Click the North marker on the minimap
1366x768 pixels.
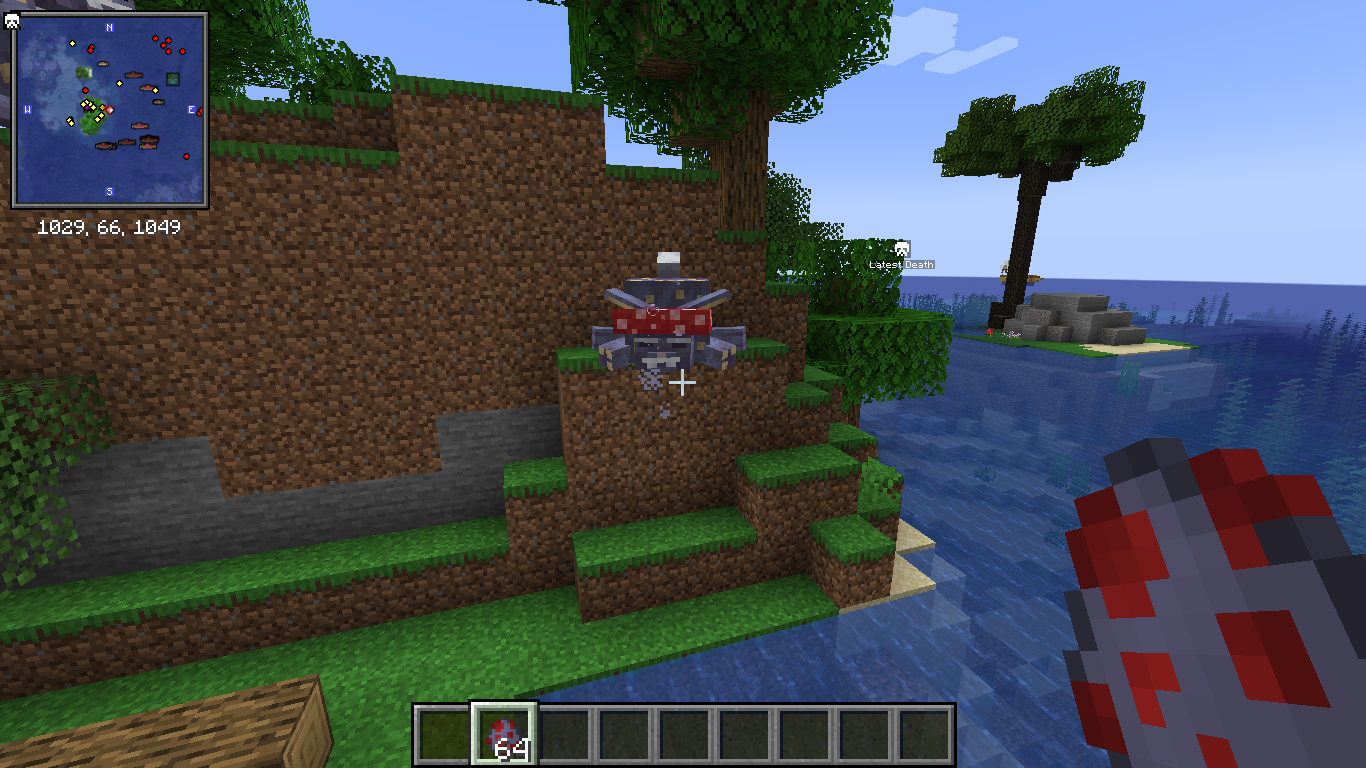[109, 27]
